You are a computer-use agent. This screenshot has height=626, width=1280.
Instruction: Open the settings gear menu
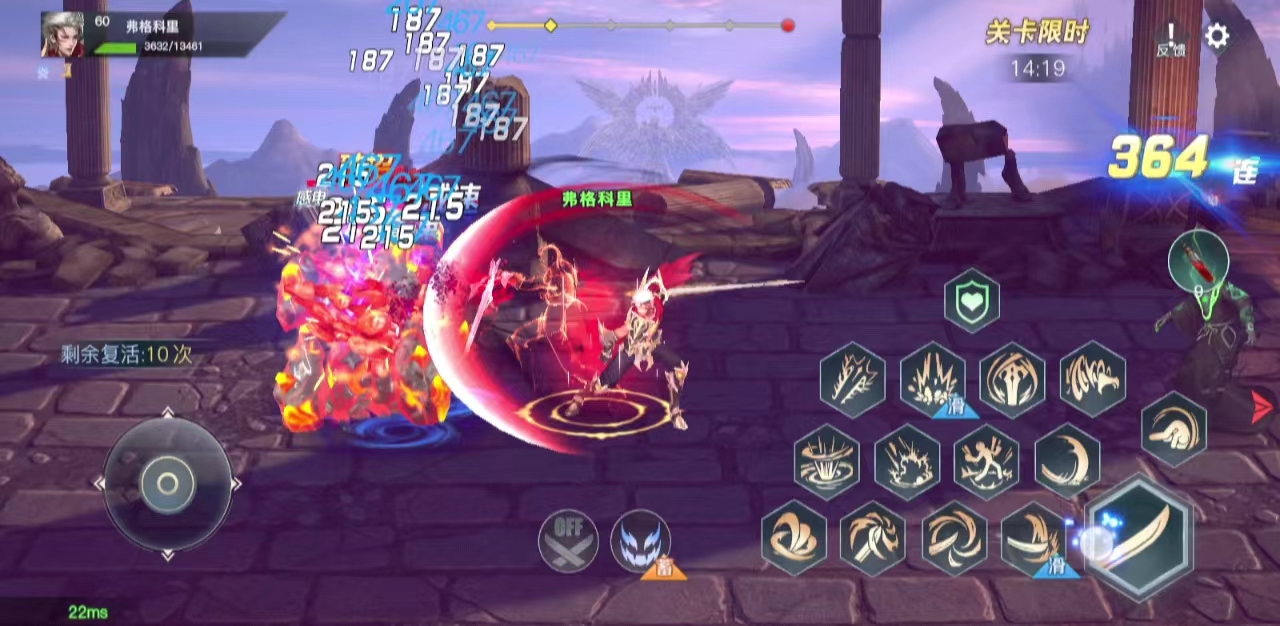coord(1216,37)
